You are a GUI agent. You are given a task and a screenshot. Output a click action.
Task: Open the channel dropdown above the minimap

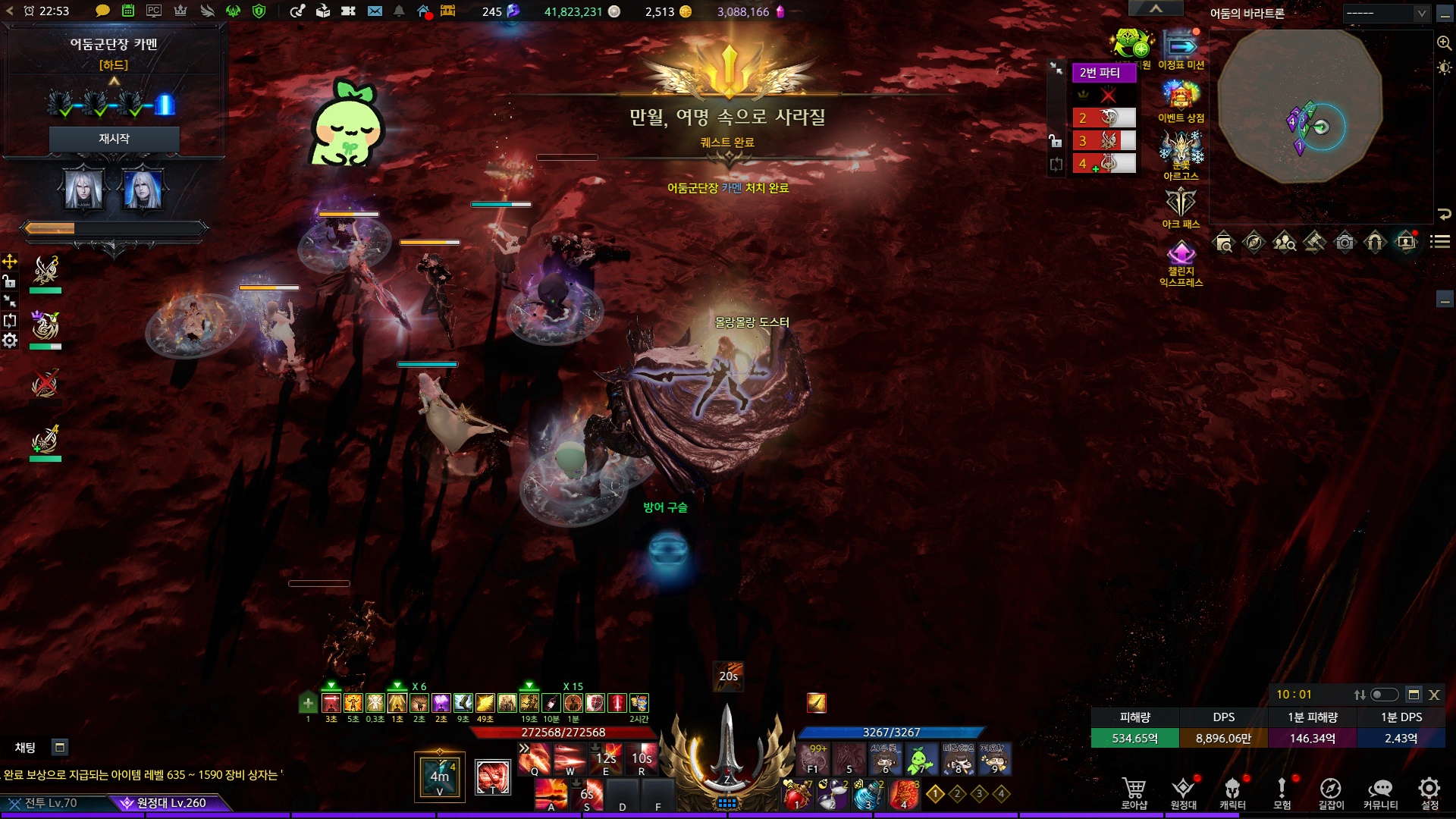click(x=1386, y=13)
